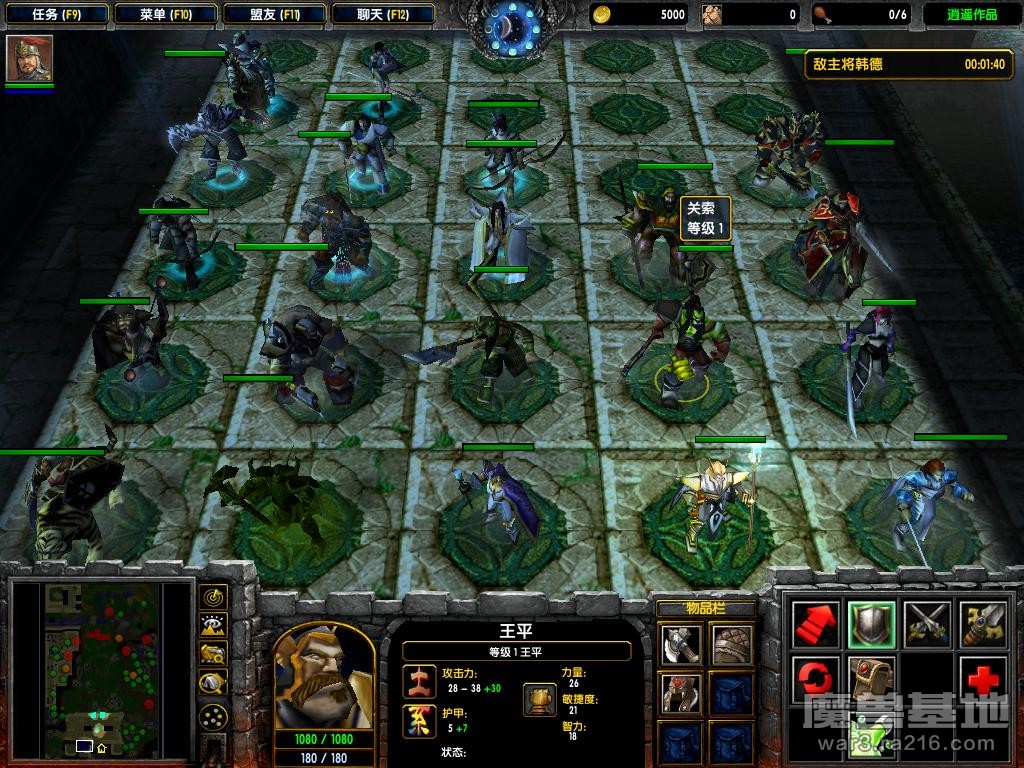Open the red cross hero skills menu
This screenshot has width=1024, height=768.
[x=982, y=680]
